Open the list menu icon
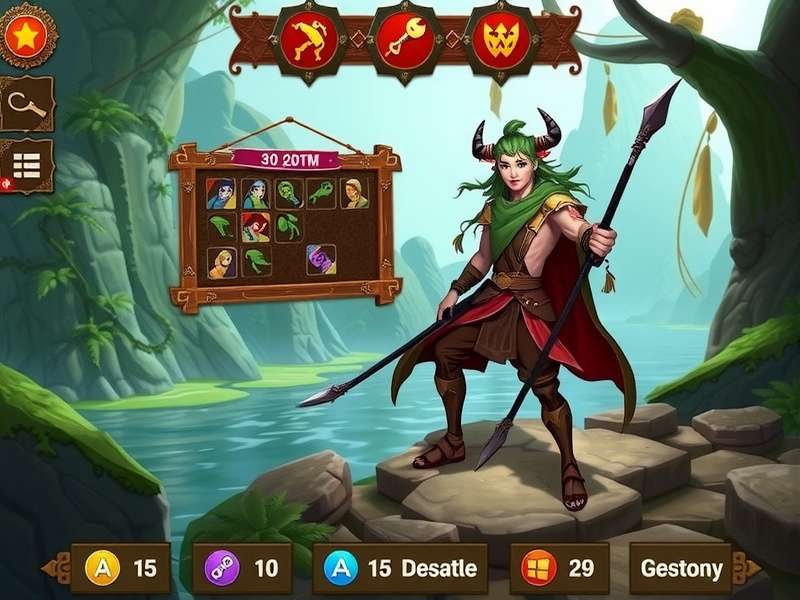 [x=27, y=165]
